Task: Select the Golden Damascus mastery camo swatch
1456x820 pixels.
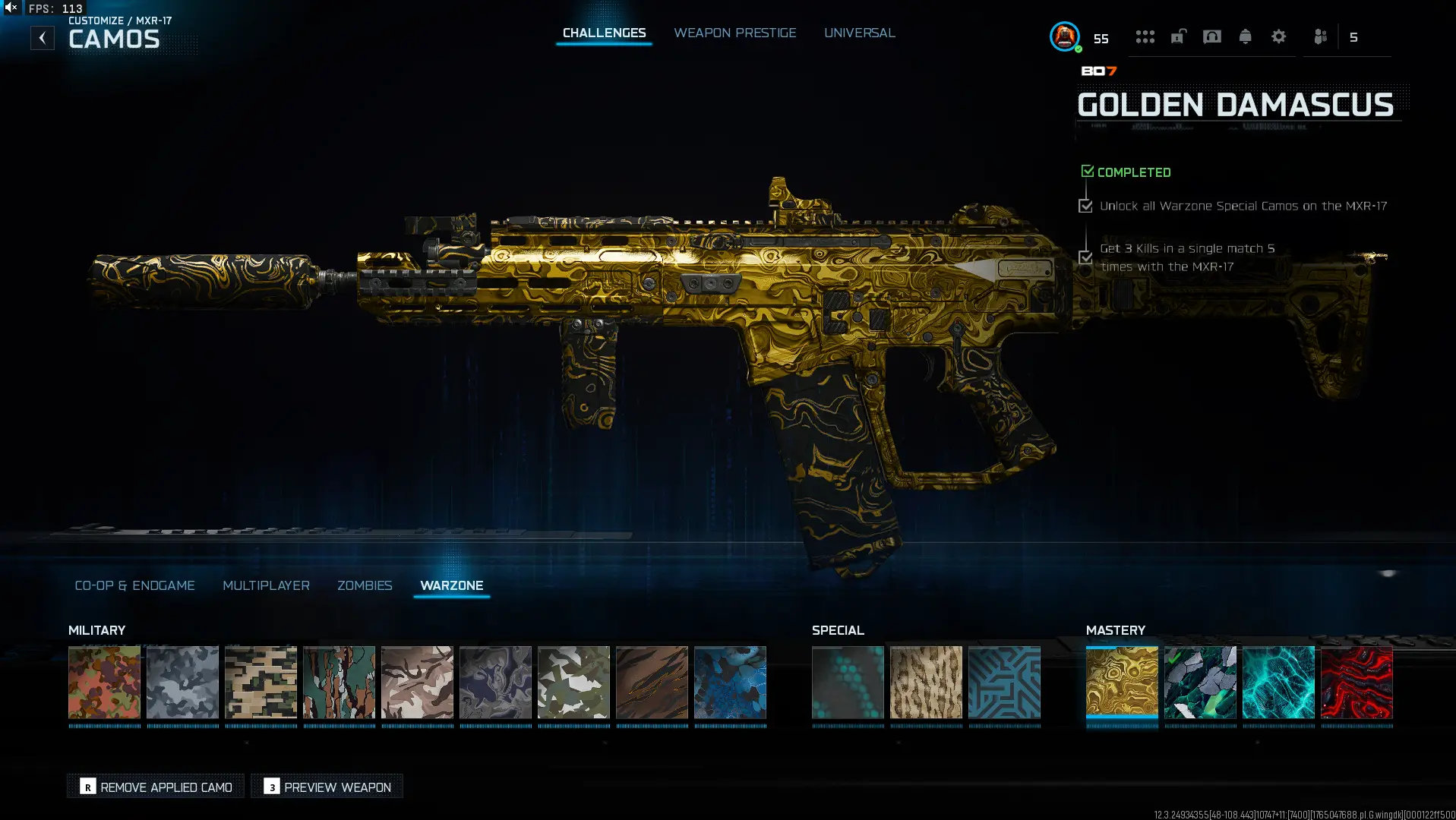Action: pos(1122,683)
